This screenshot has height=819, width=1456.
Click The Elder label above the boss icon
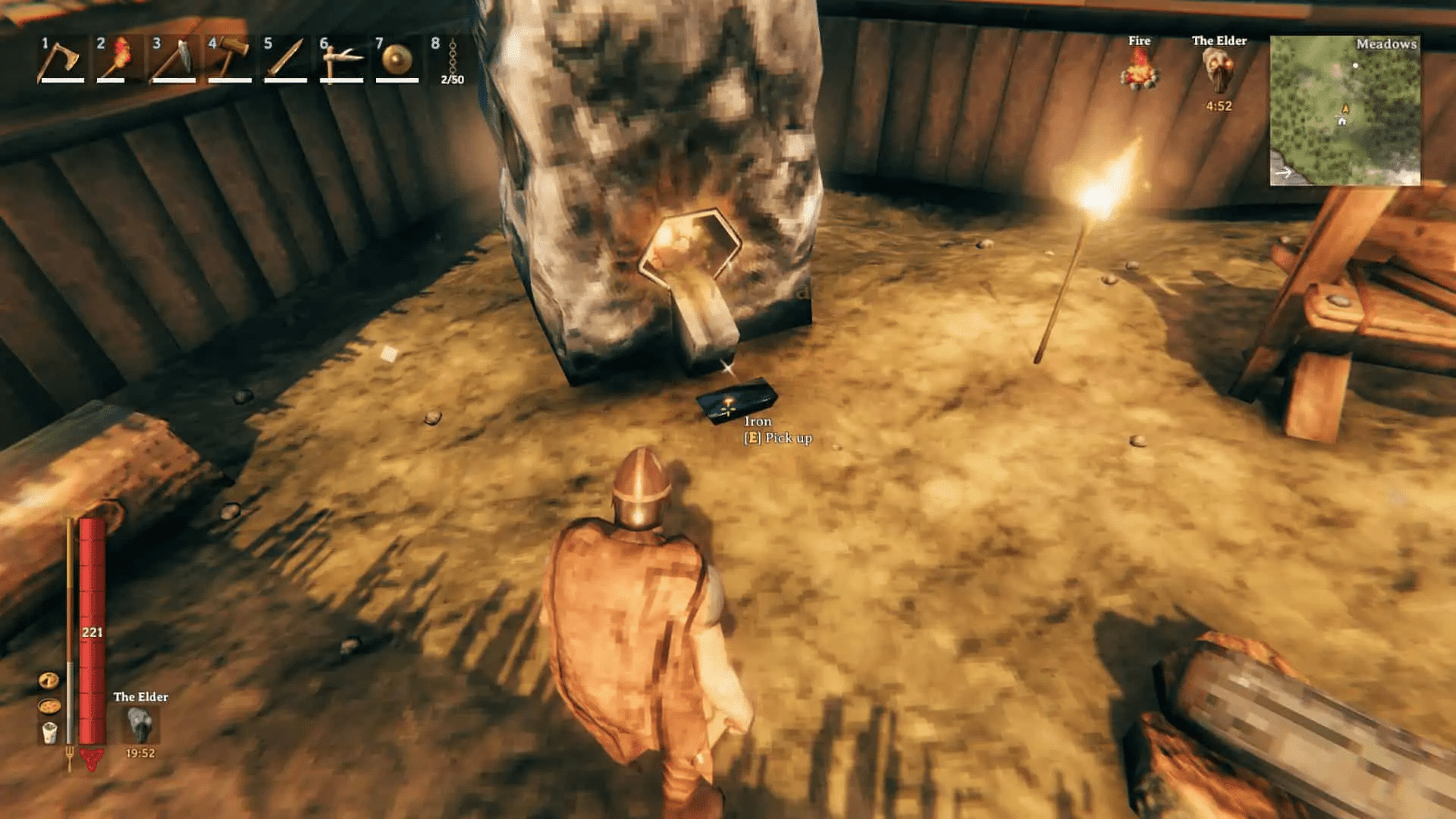tap(1219, 42)
